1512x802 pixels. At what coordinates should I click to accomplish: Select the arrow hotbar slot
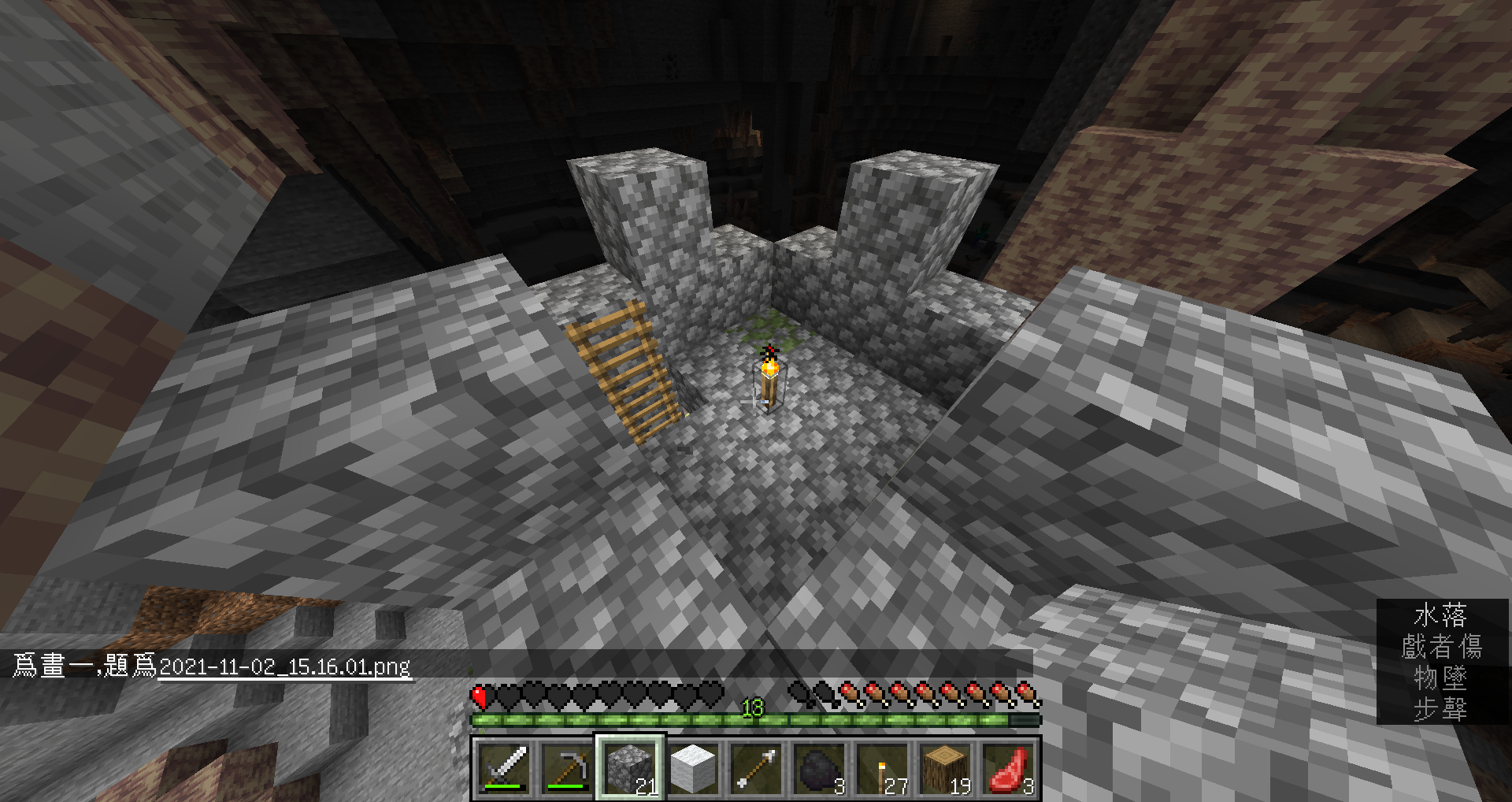pyautogui.click(x=756, y=768)
